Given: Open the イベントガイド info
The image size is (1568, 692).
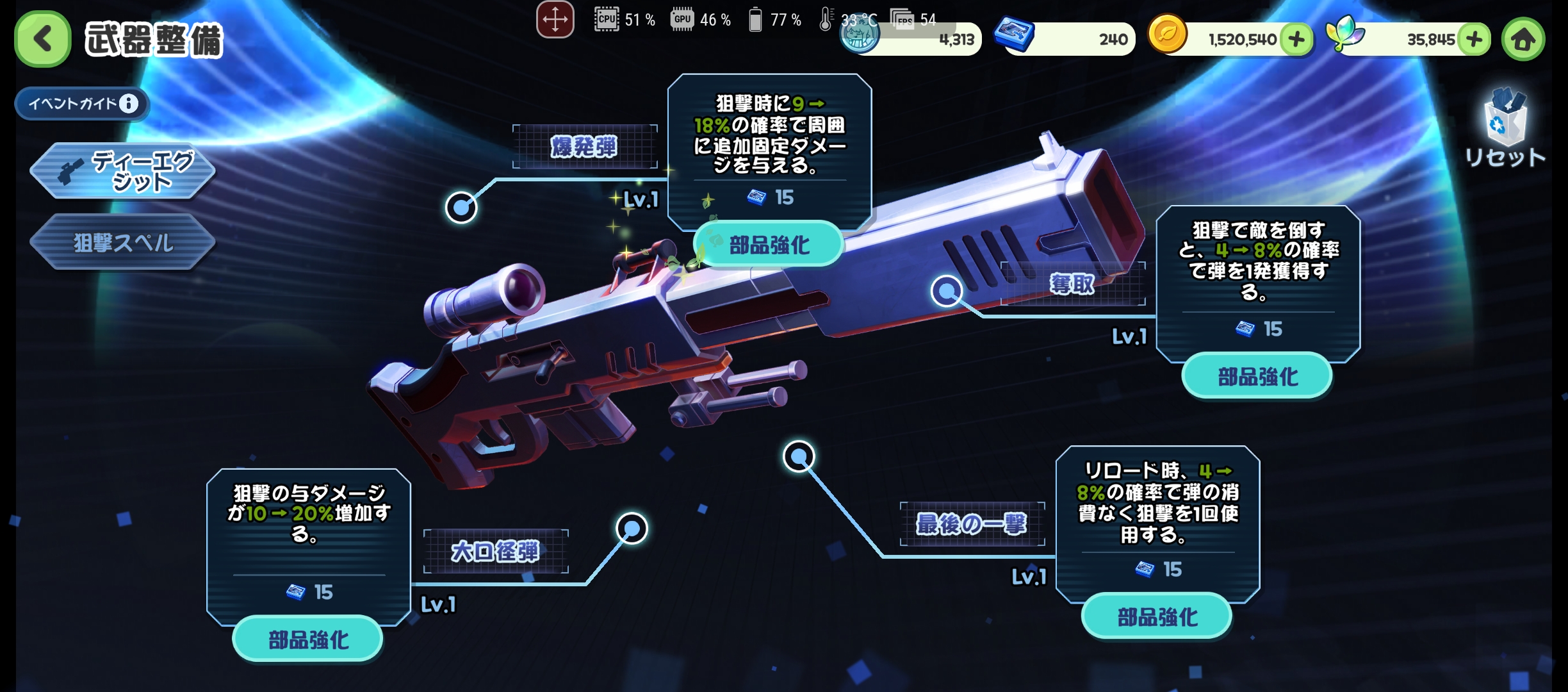Looking at the screenshot, I should (82, 103).
